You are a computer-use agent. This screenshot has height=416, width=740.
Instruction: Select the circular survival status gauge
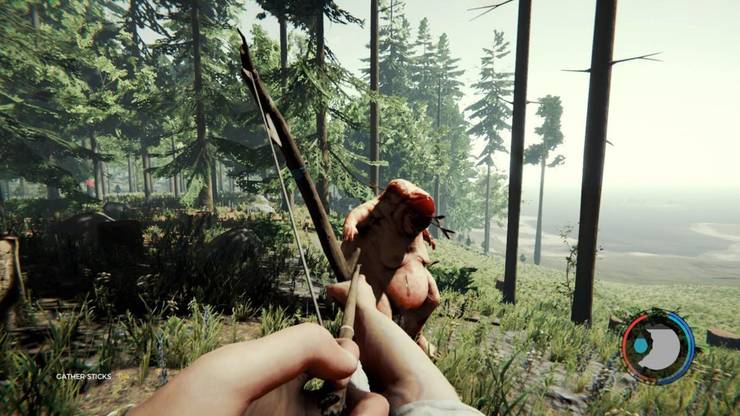(657, 347)
